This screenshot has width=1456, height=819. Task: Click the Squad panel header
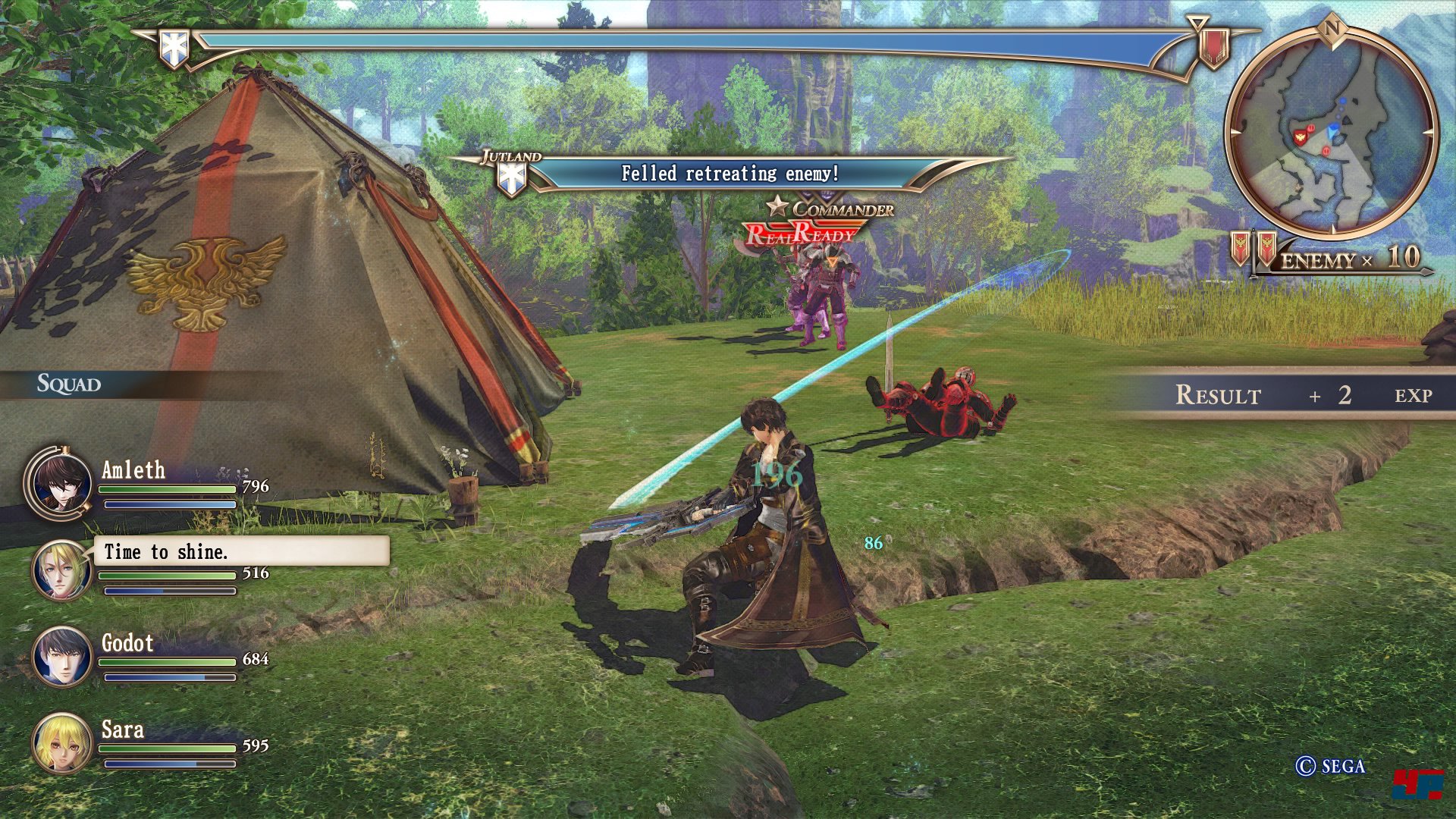(70, 384)
